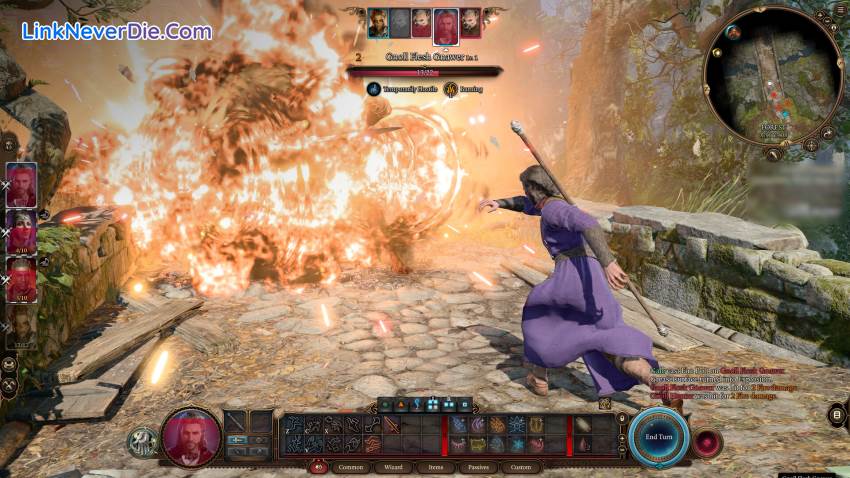The width and height of the screenshot is (850, 478).
Task: Switch to the Custom hotbar tab
Action: click(520, 467)
